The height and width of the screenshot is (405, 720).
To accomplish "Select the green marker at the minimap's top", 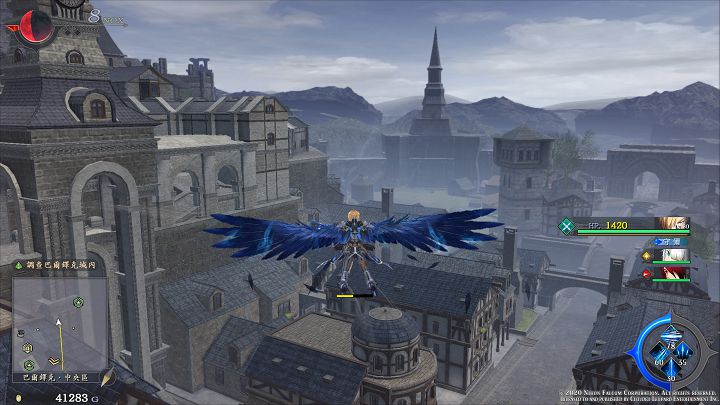I will [x=78, y=300].
